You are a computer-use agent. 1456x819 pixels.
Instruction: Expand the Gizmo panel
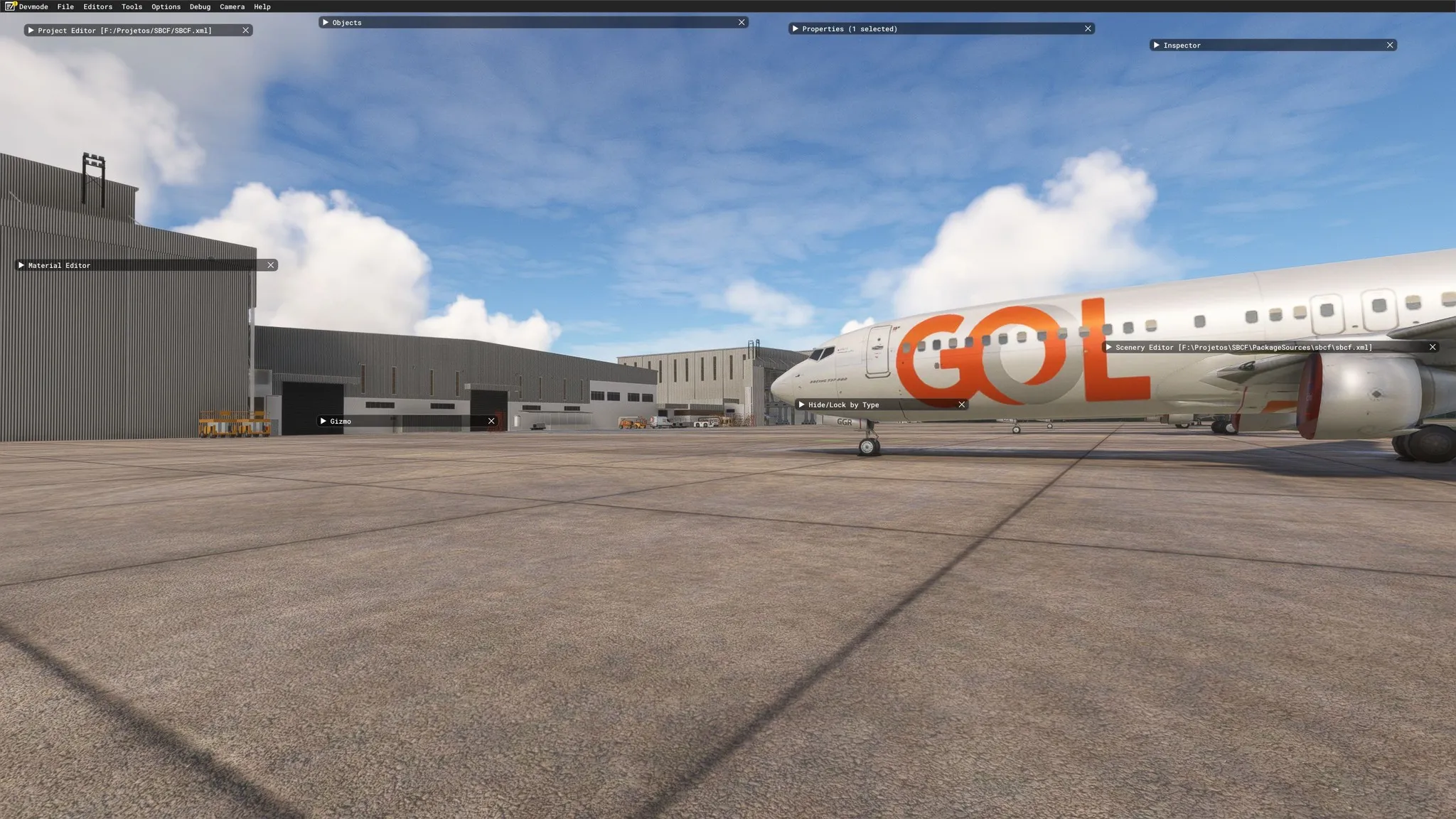pos(323,422)
